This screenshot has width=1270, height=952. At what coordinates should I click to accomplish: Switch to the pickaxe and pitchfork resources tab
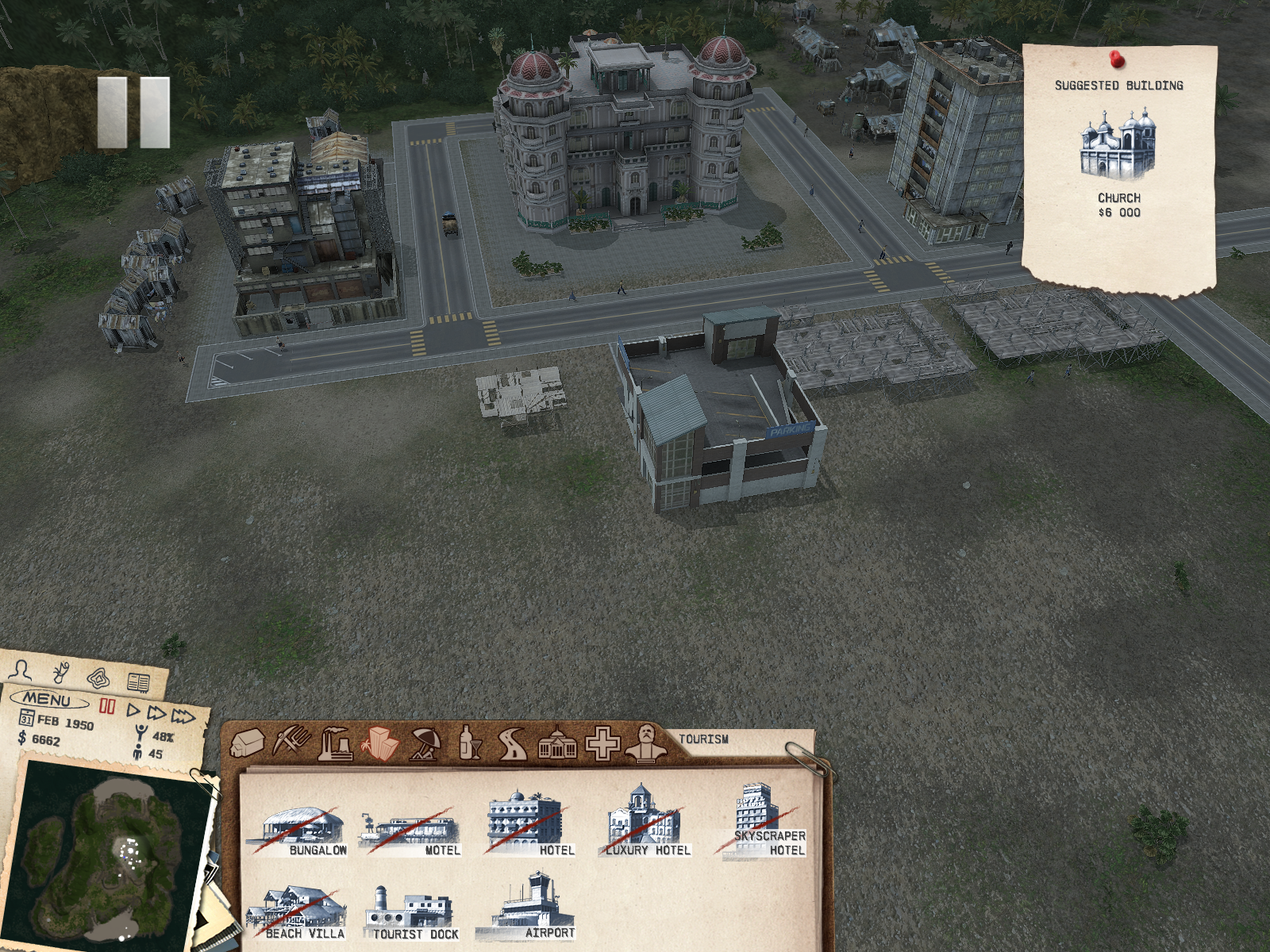[291, 741]
